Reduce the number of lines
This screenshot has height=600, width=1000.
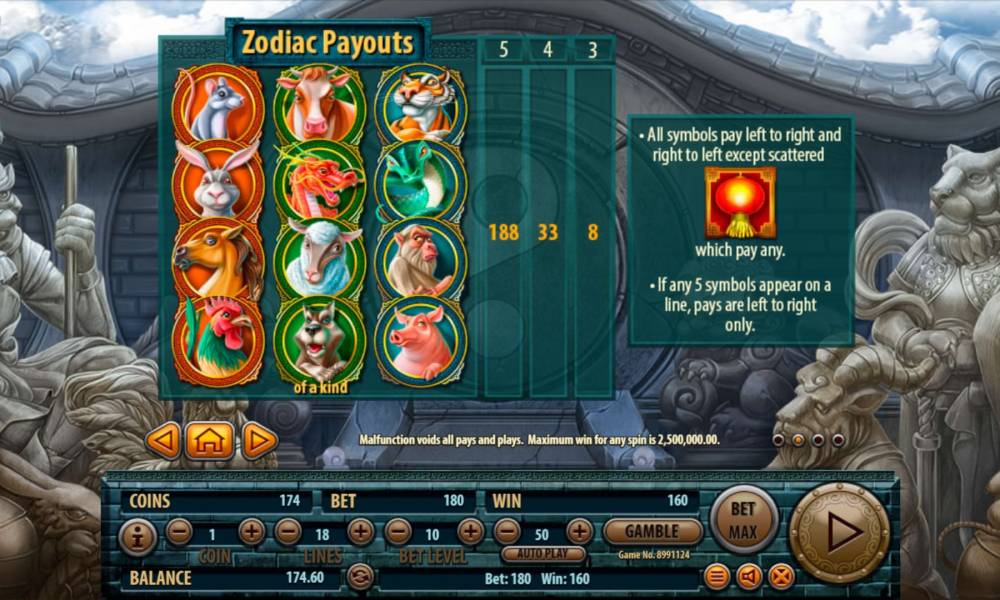click(288, 532)
